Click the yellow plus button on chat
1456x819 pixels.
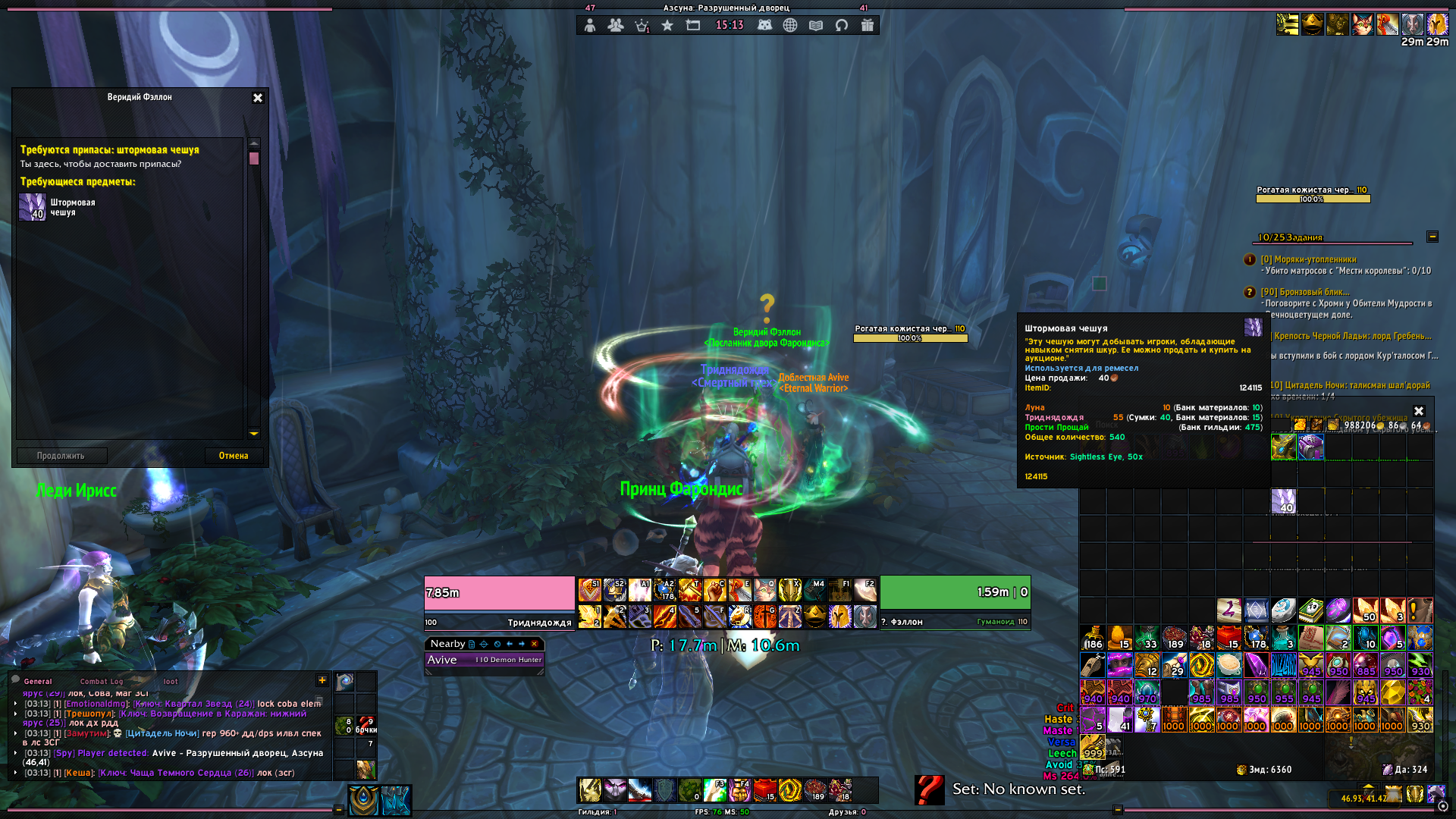coord(322,680)
